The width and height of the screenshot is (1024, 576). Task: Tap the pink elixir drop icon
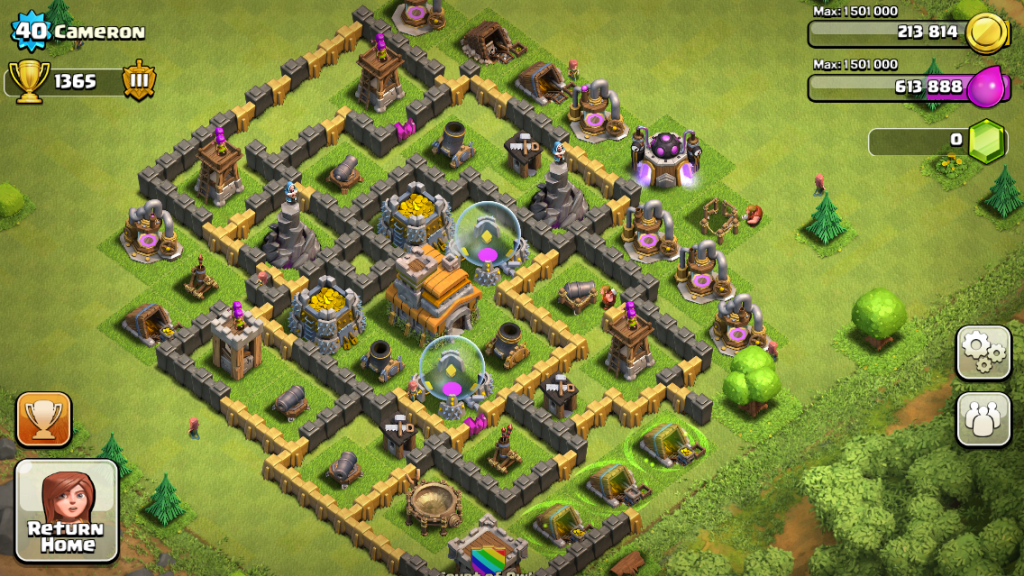click(984, 87)
